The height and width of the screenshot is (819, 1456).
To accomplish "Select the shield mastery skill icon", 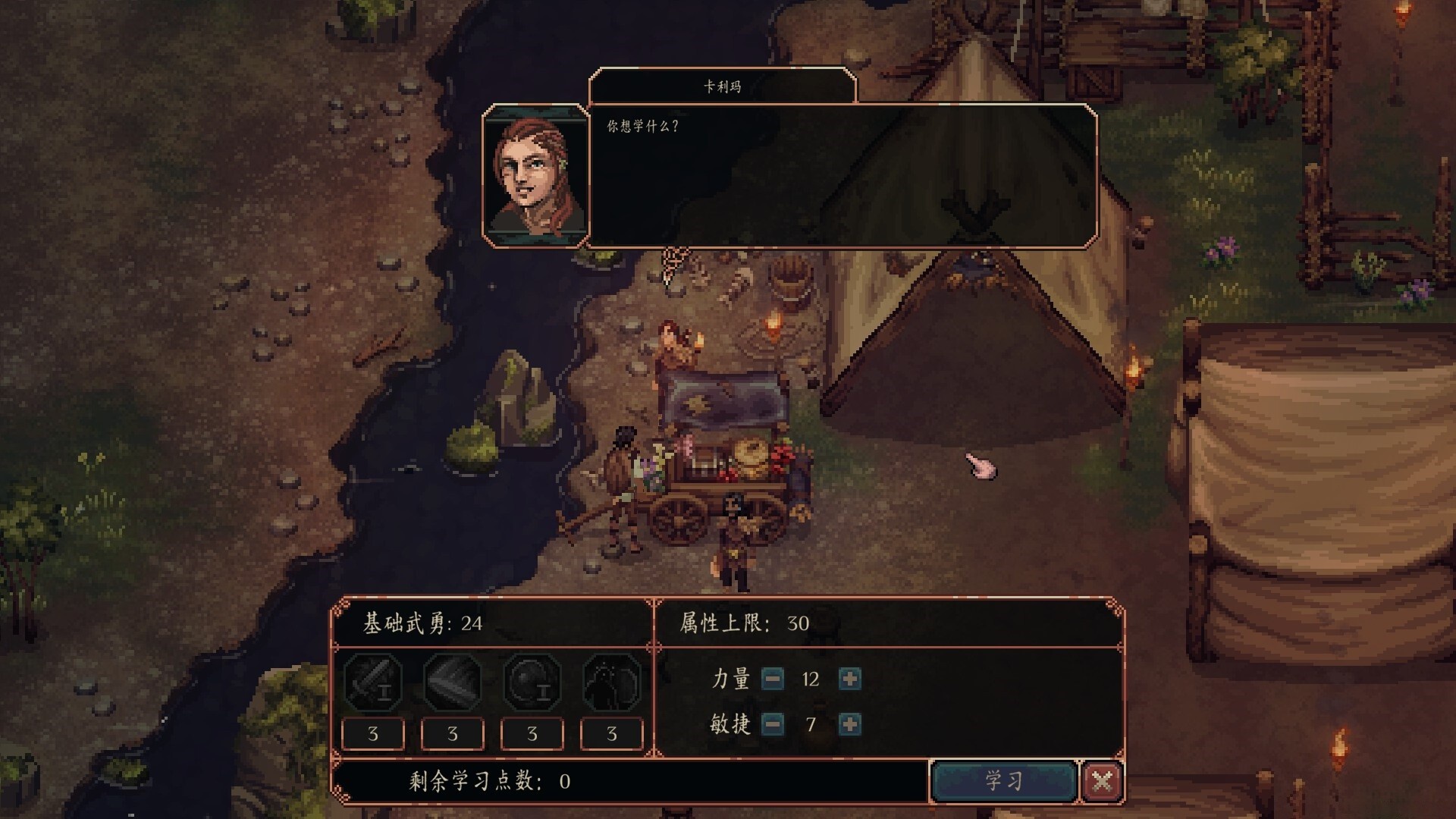I will coord(532,682).
